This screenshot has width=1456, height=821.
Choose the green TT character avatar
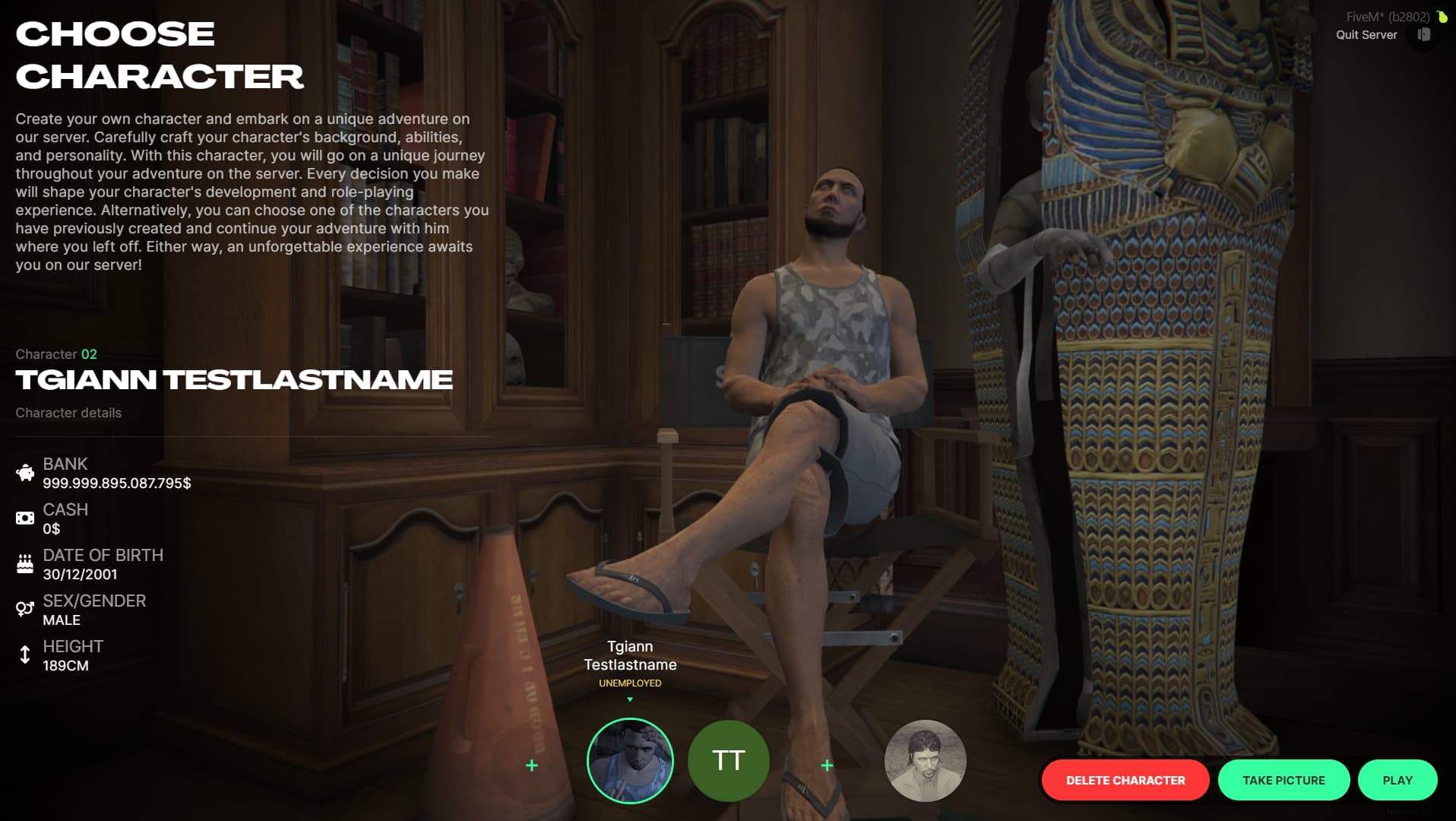728,761
